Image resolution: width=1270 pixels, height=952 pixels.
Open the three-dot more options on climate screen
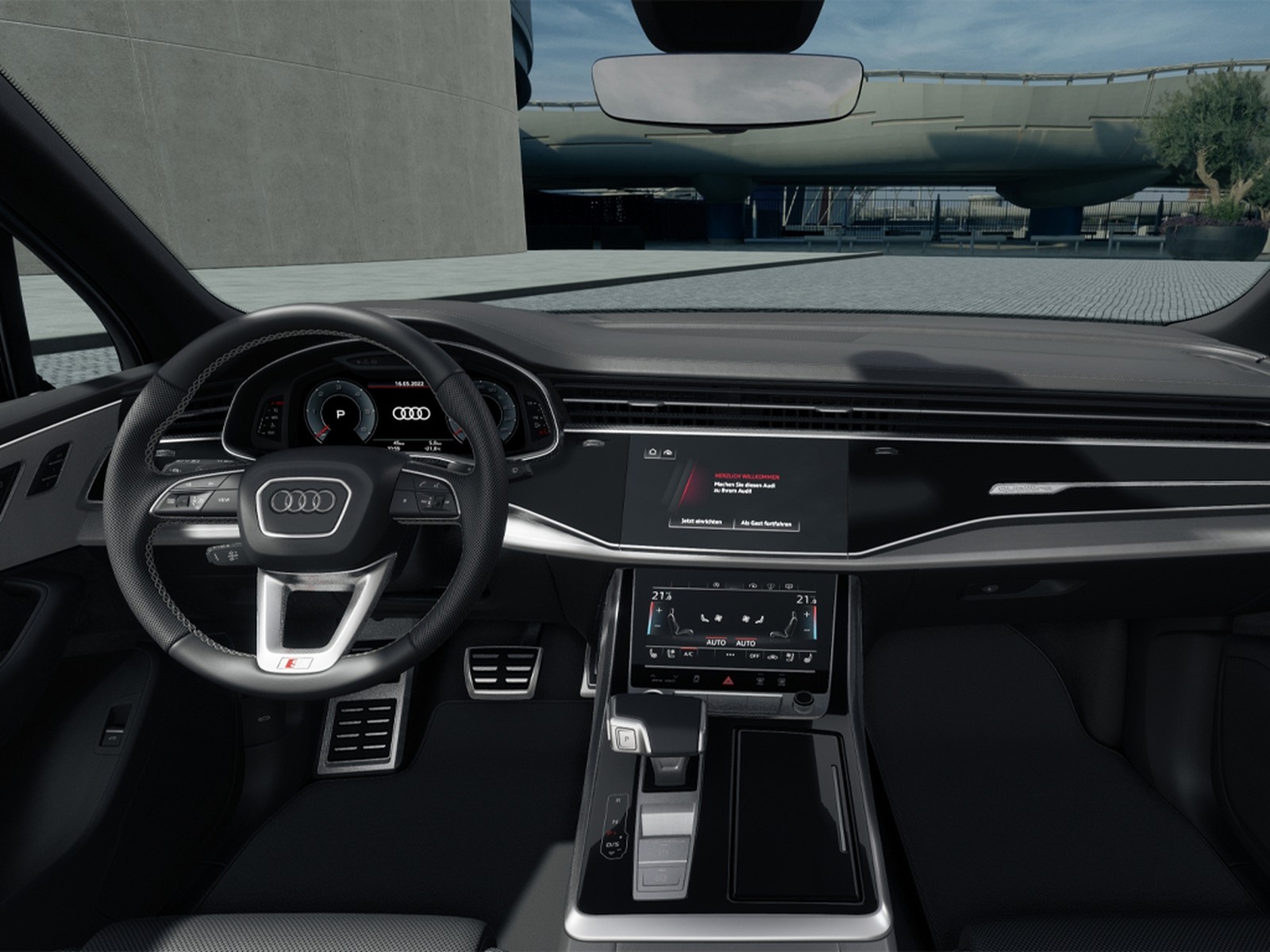pyautogui.click(x=730, y=654)
